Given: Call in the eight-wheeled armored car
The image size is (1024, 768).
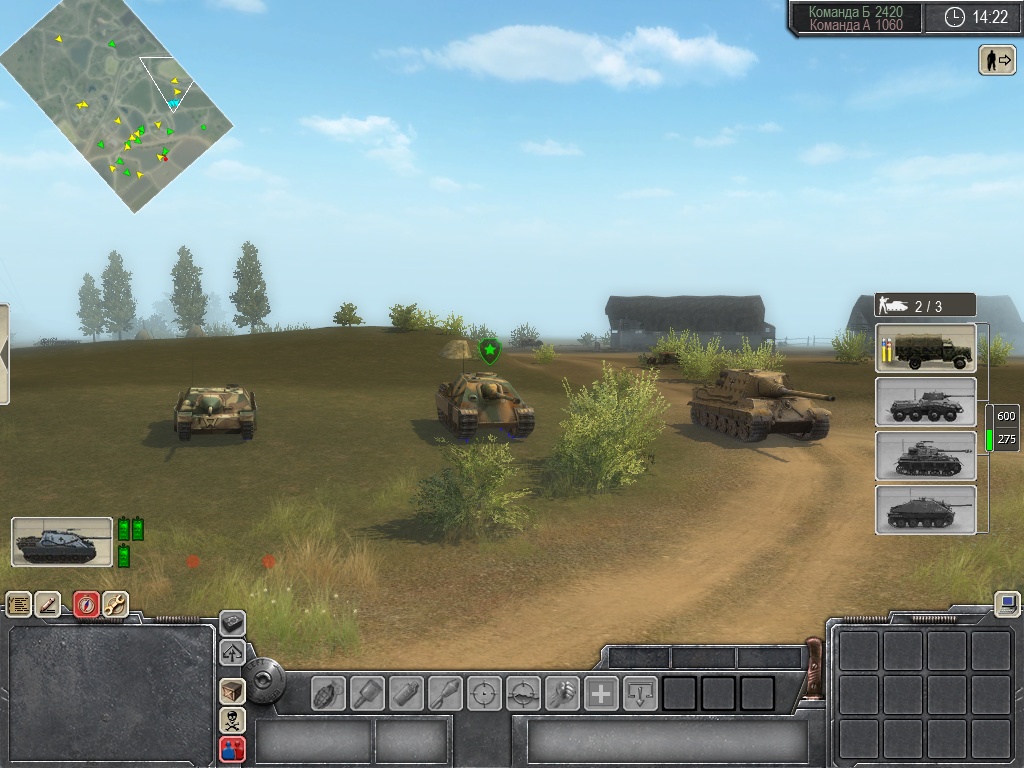Looking at the screenshot, I should pos(925,402).
